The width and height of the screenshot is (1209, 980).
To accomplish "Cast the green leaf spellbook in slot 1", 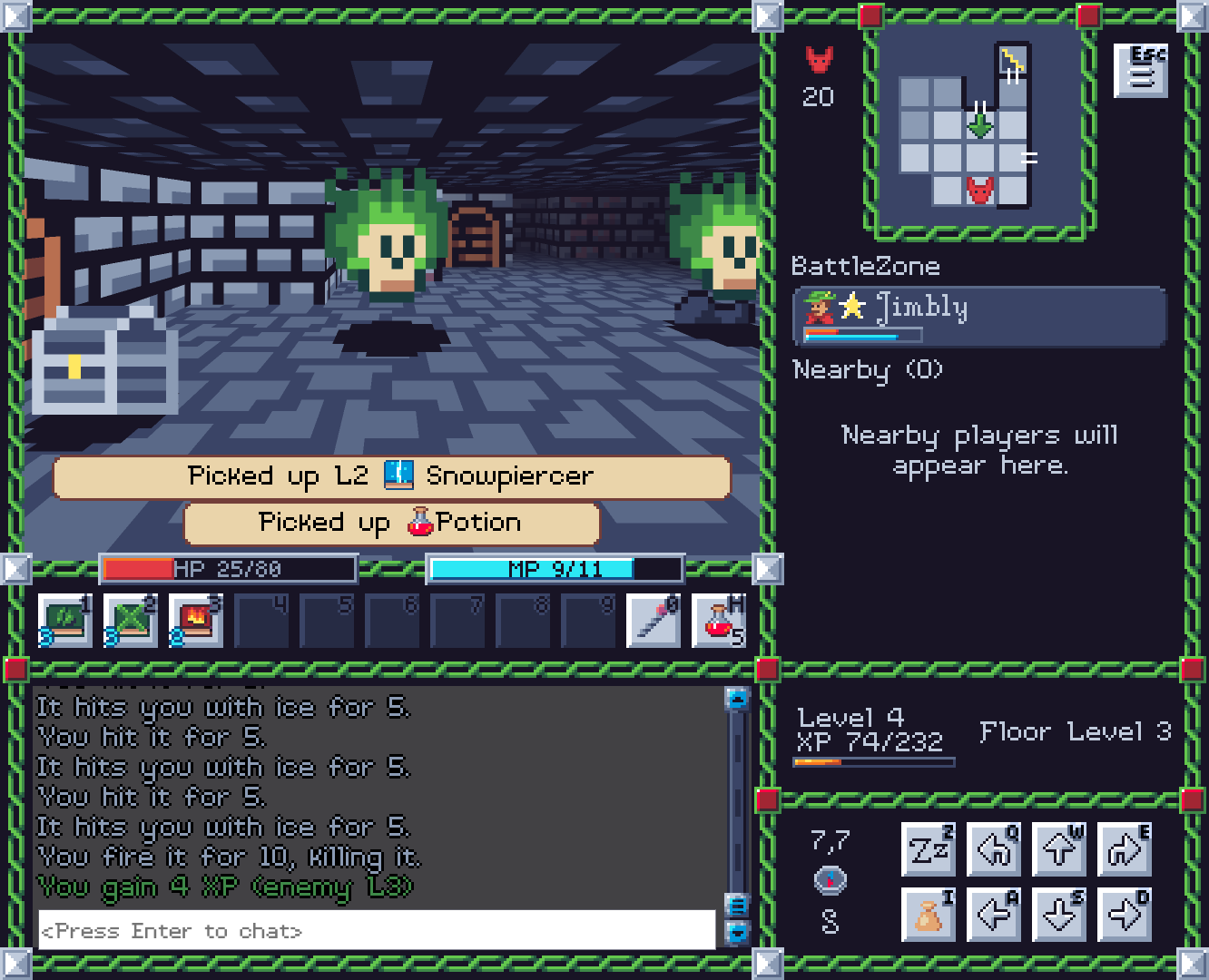I will pos(65,620).
